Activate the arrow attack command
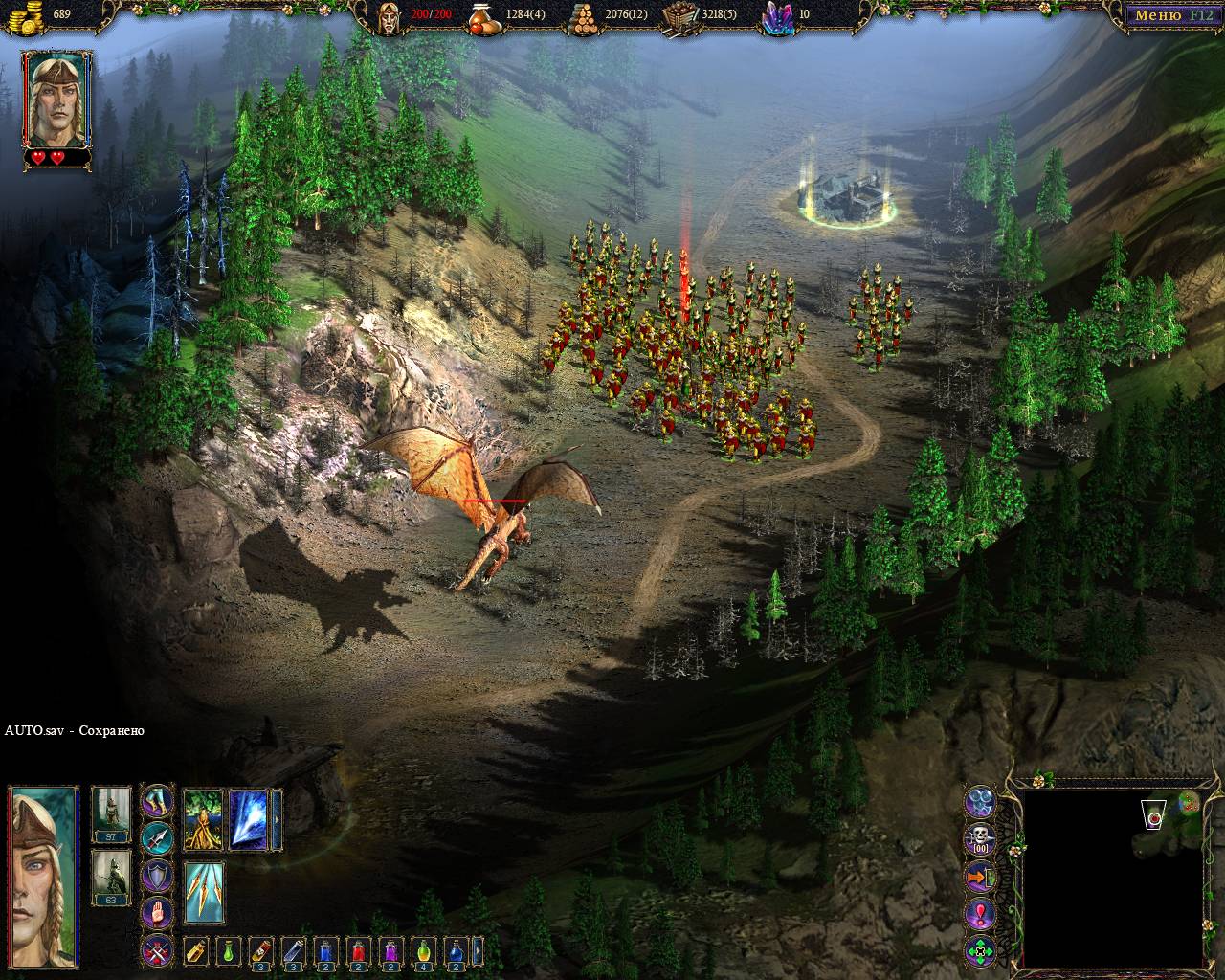The height and width of the screenshot is (980, 1225). pos(157,838)
